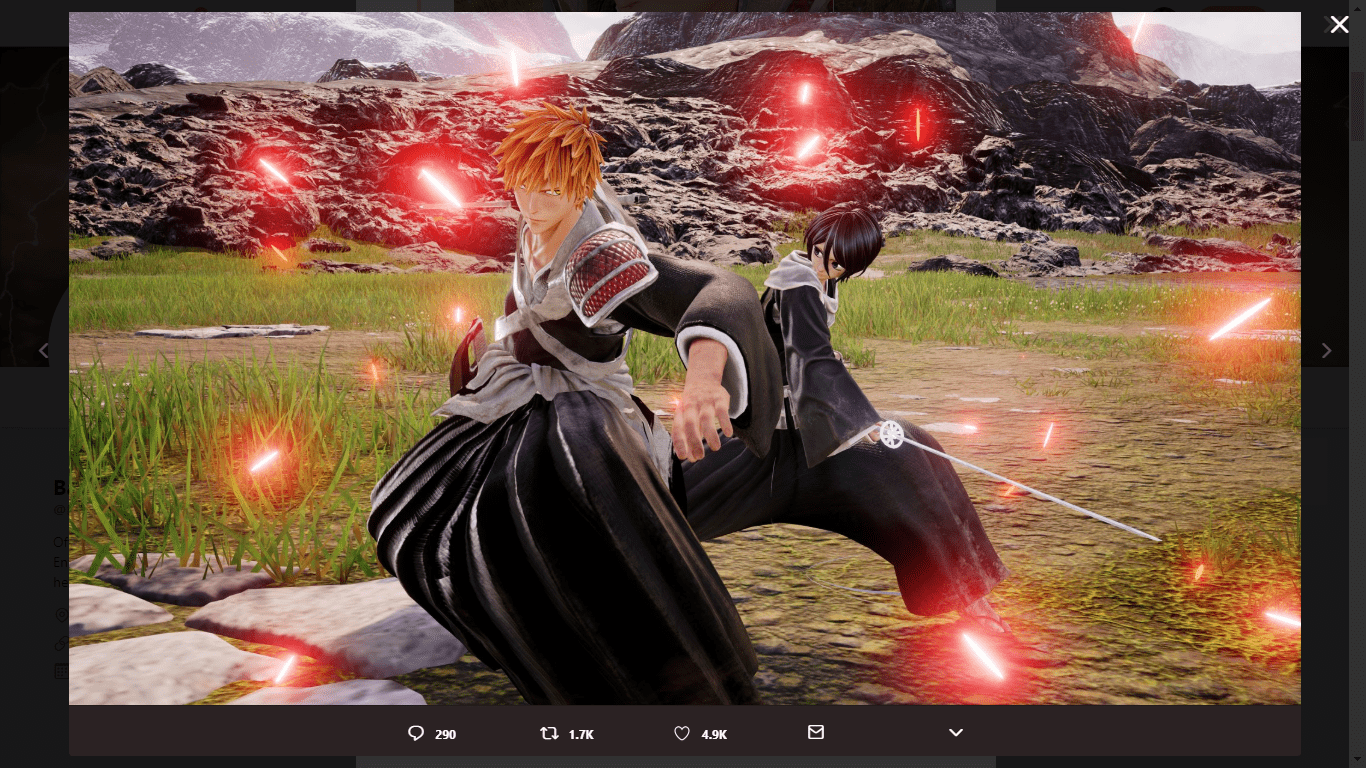
Task: Close the photo viewer with the X
Action: pos(1340,24)
